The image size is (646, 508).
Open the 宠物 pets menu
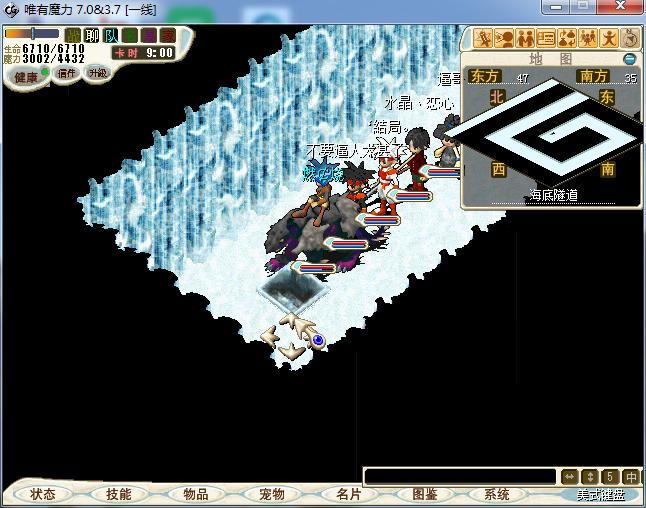(x=271, y=494)
